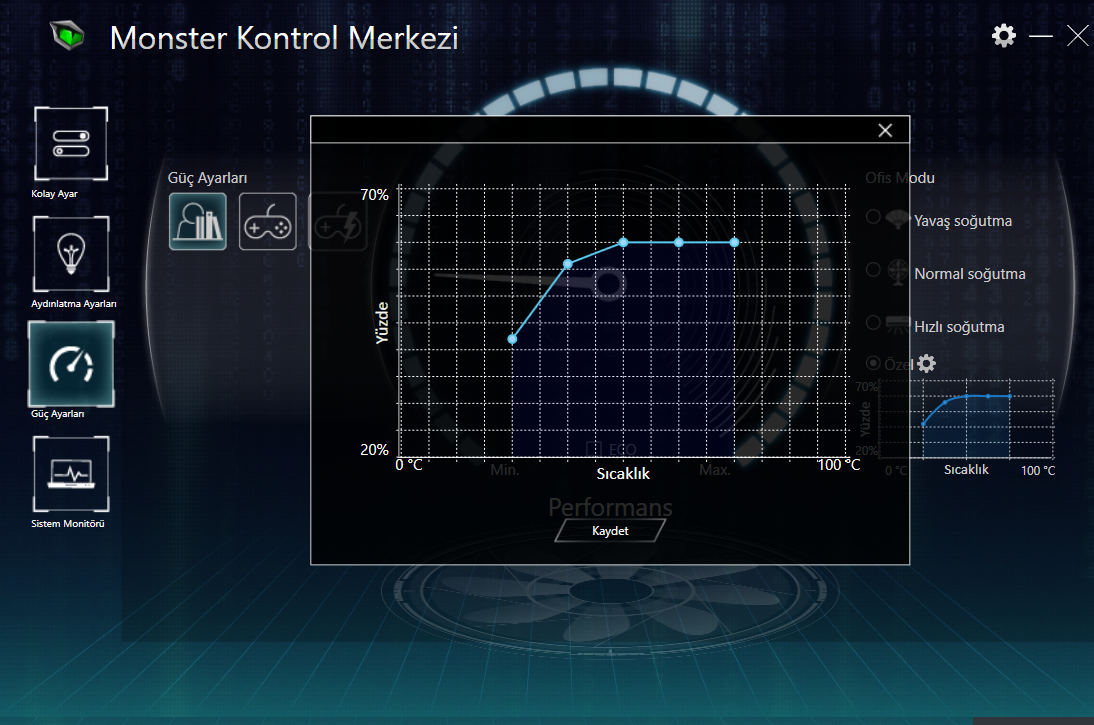Save the custom fan curve with Kaydet
The image size is (1094, 725).
coord(610,531)
